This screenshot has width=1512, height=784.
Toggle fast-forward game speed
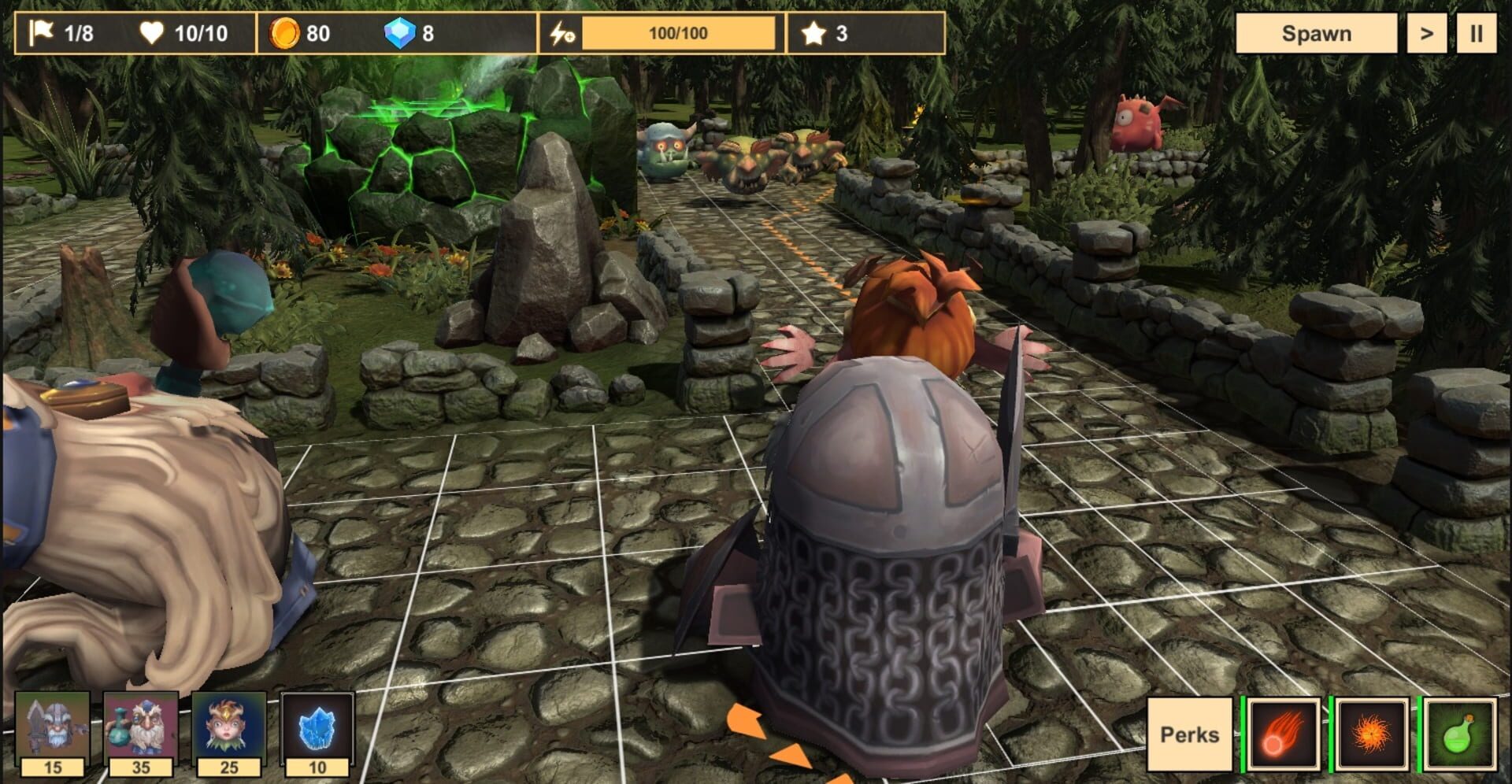coord(1428,32)
